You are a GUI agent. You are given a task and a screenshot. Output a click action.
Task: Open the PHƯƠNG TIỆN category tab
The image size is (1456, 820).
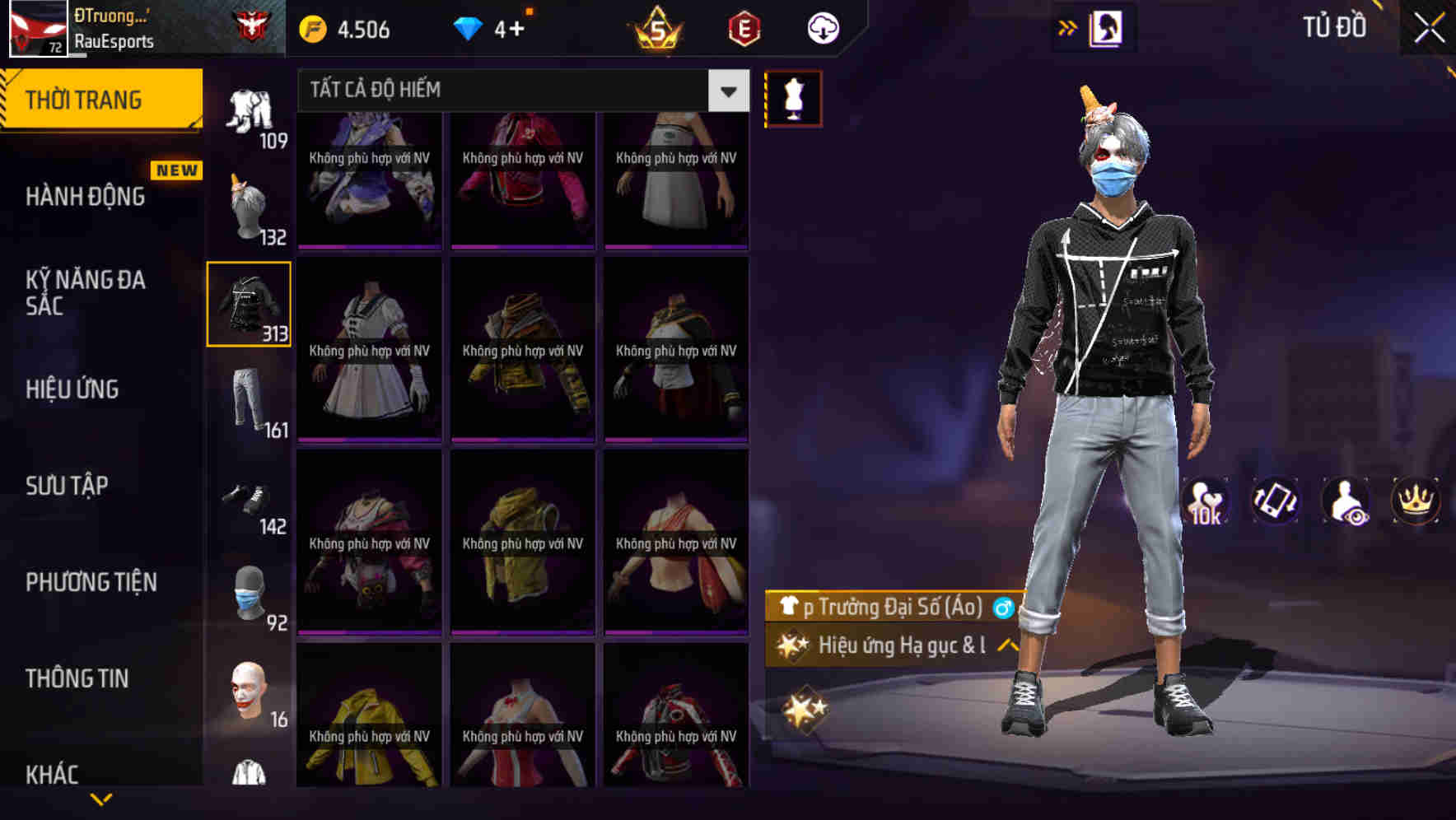pyautogui.click(x=91, y=582)
